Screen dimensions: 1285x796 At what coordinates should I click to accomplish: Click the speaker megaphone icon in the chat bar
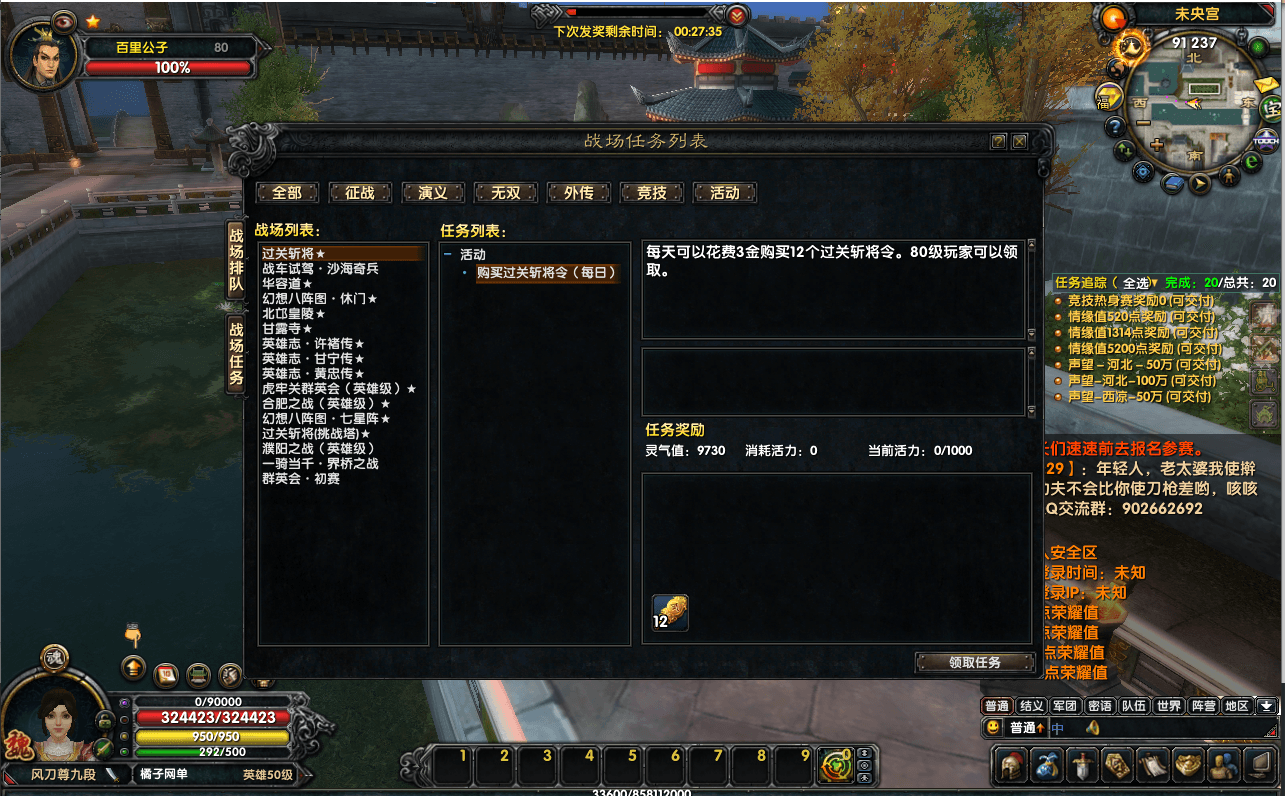1093,728
